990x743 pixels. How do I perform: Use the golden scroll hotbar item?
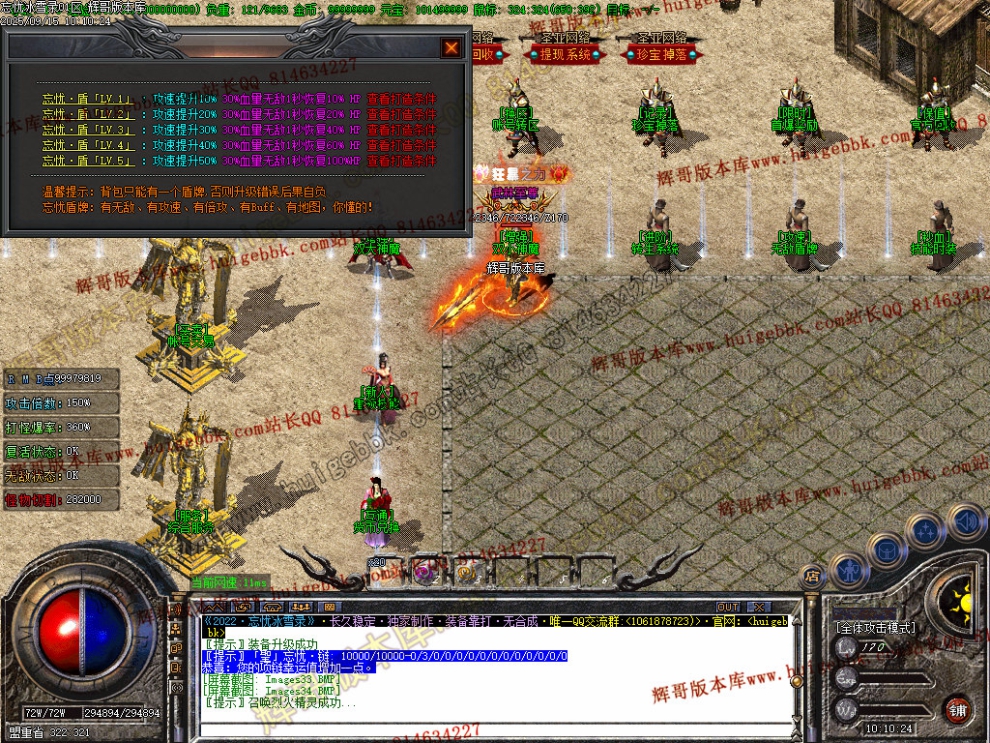[x=466, y=572]
